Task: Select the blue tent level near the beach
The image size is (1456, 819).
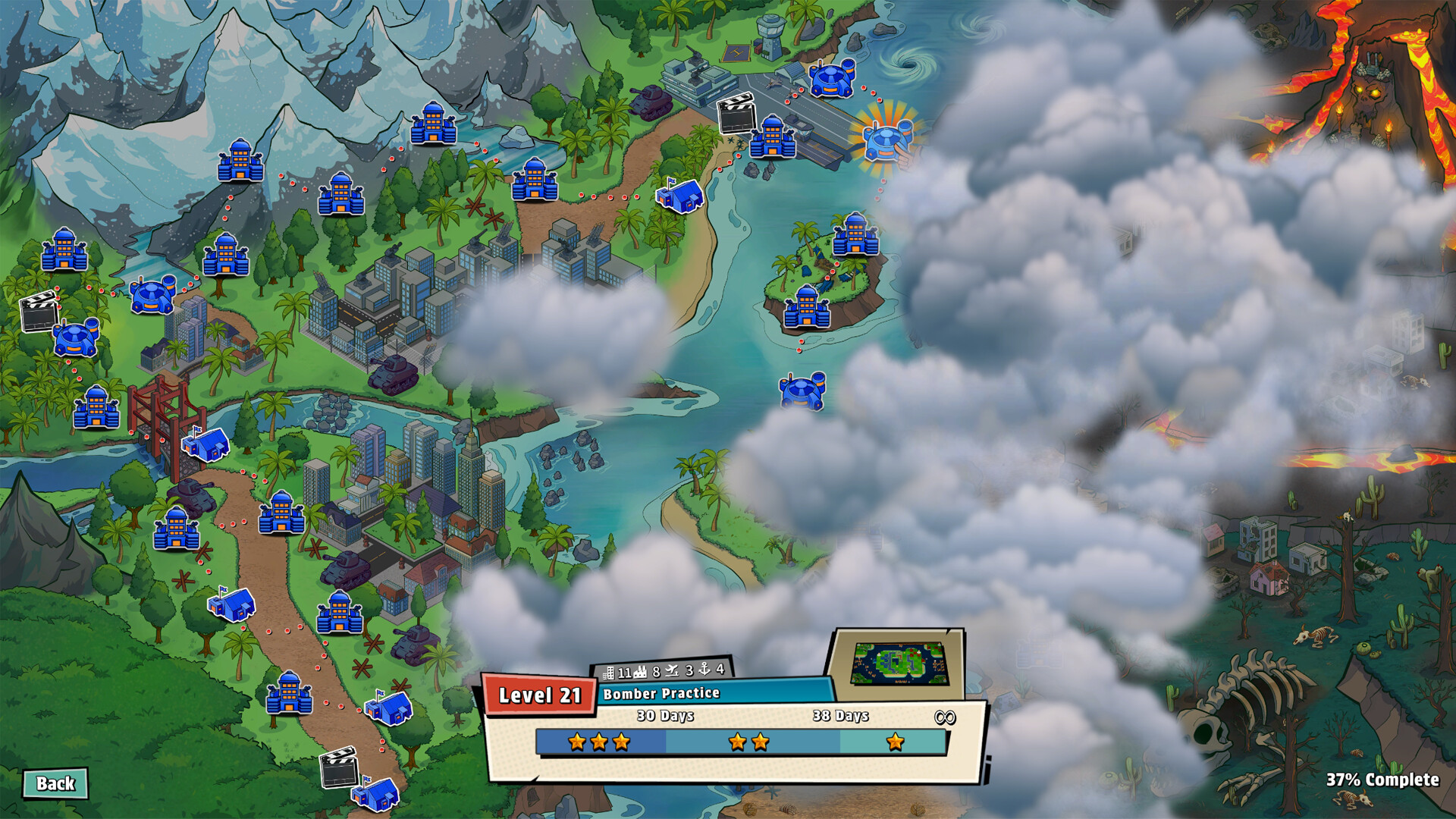Action: (679, 195)
